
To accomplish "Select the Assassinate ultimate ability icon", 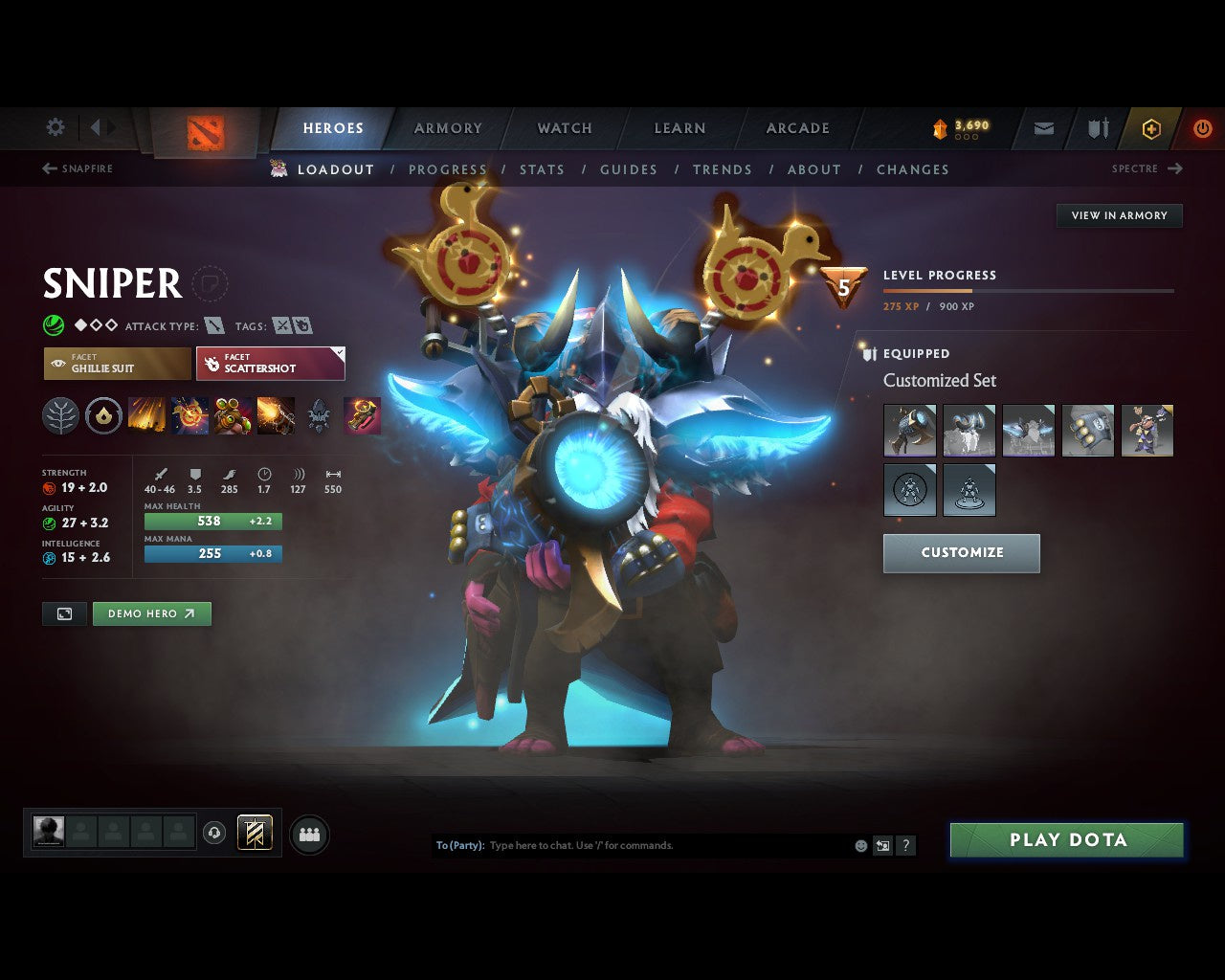I will pos(362,416).
